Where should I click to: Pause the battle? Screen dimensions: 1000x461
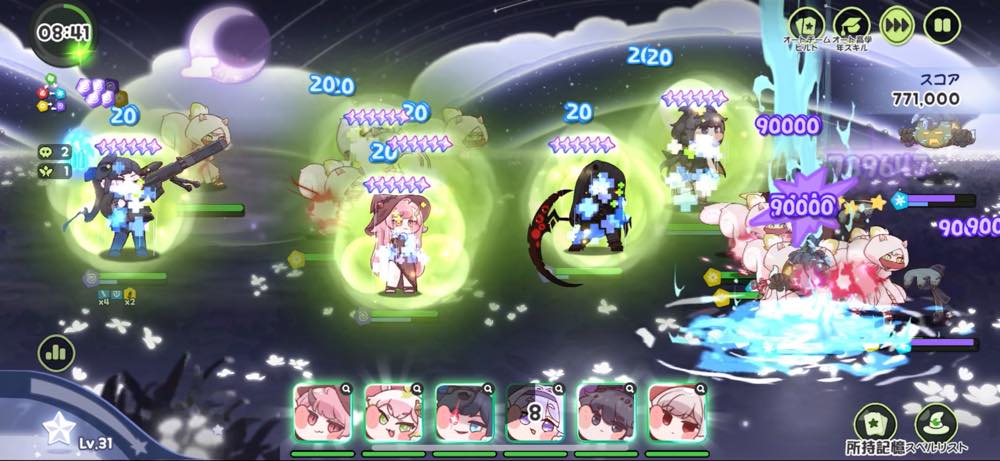942,24
